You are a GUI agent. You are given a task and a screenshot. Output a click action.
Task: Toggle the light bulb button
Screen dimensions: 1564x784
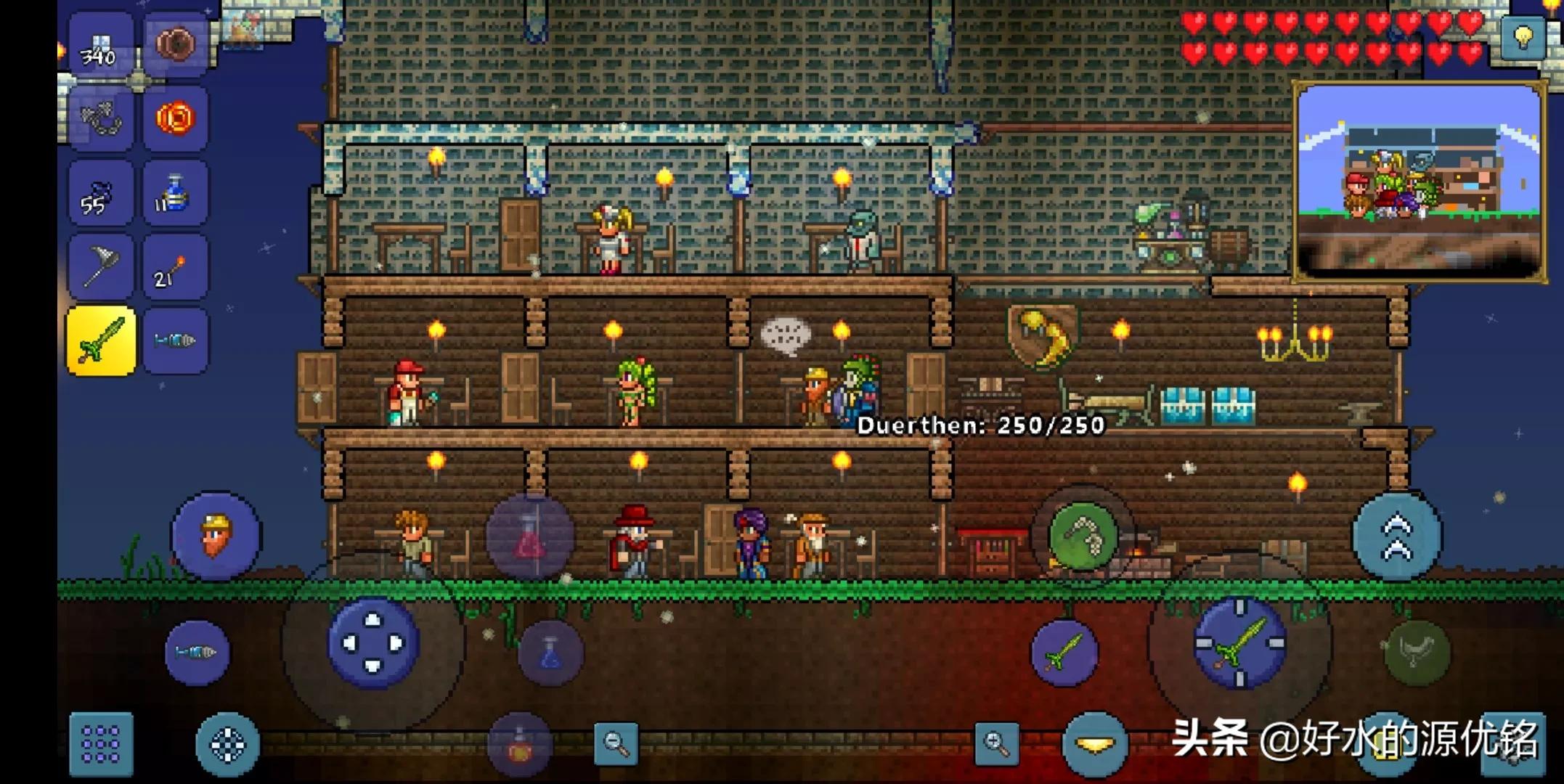[1523, 36]
